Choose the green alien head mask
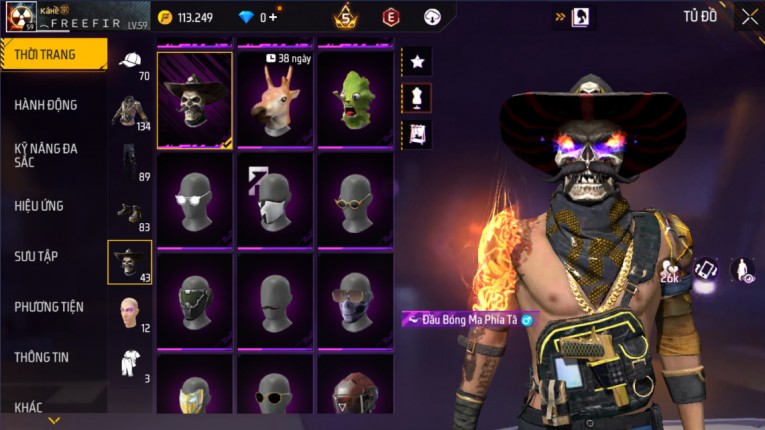Screen dimensions: 765x430 pyautogui.click(x=355, y=100)
